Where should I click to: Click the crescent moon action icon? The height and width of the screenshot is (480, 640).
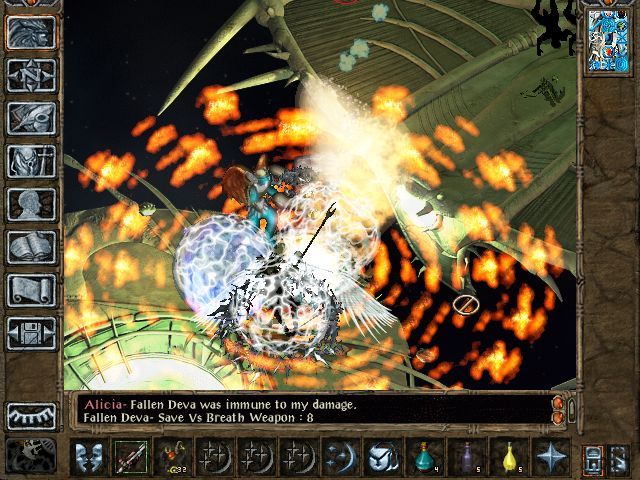[x=341, y=458]
